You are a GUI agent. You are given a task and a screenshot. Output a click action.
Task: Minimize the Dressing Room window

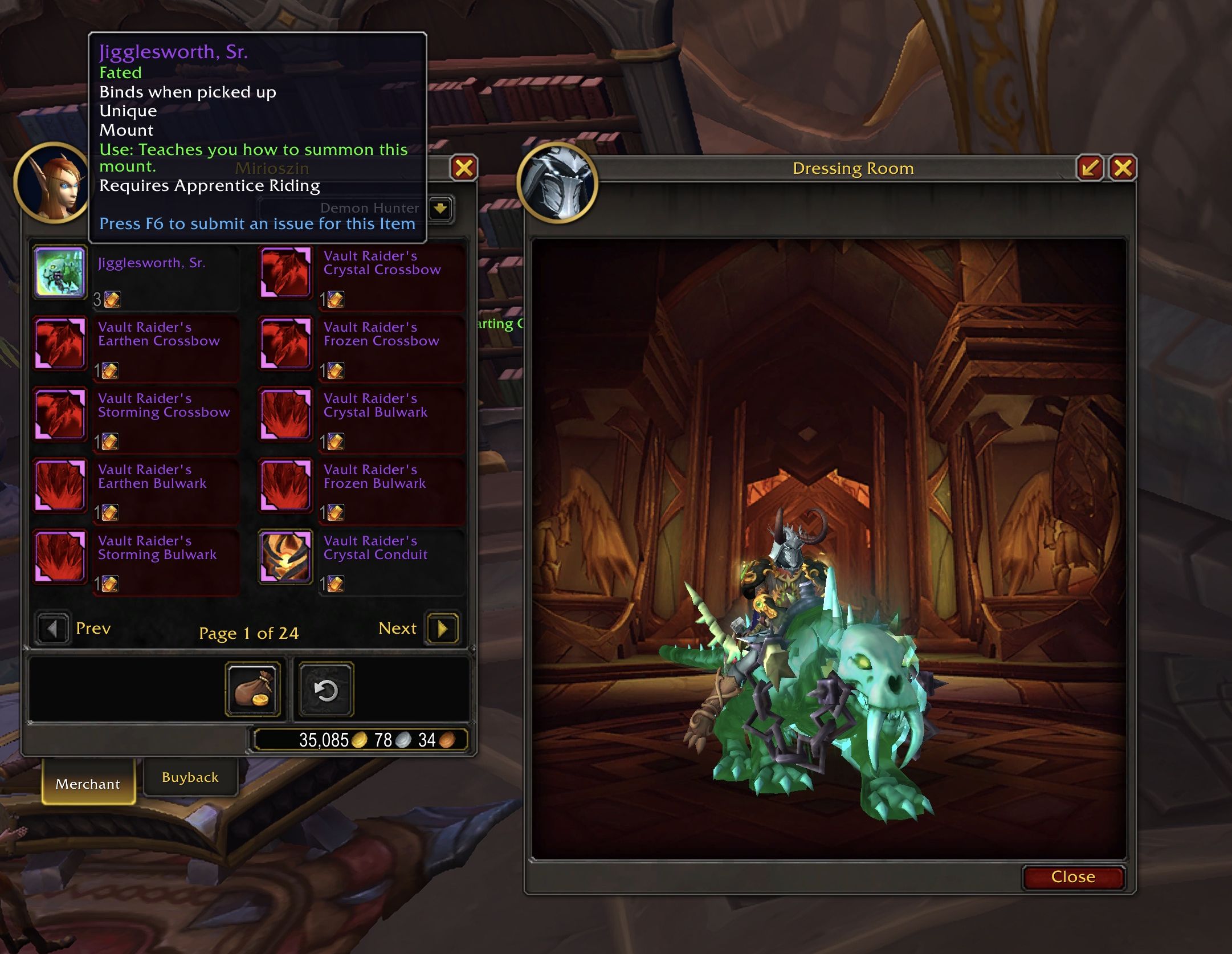point(1090,168)
